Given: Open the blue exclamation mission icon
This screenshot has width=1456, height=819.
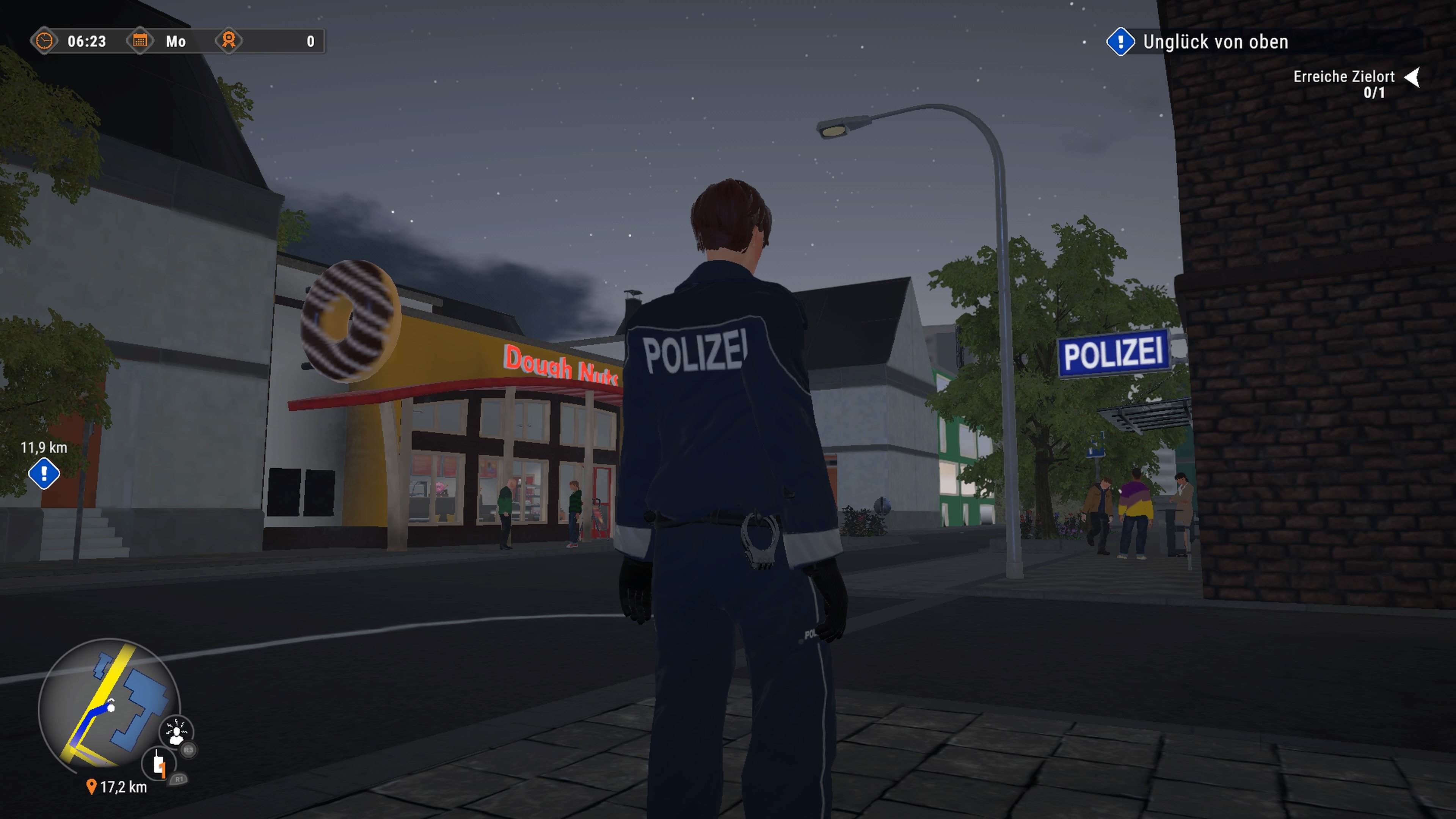Looking at the screenshot, I should click(1121, 42).
